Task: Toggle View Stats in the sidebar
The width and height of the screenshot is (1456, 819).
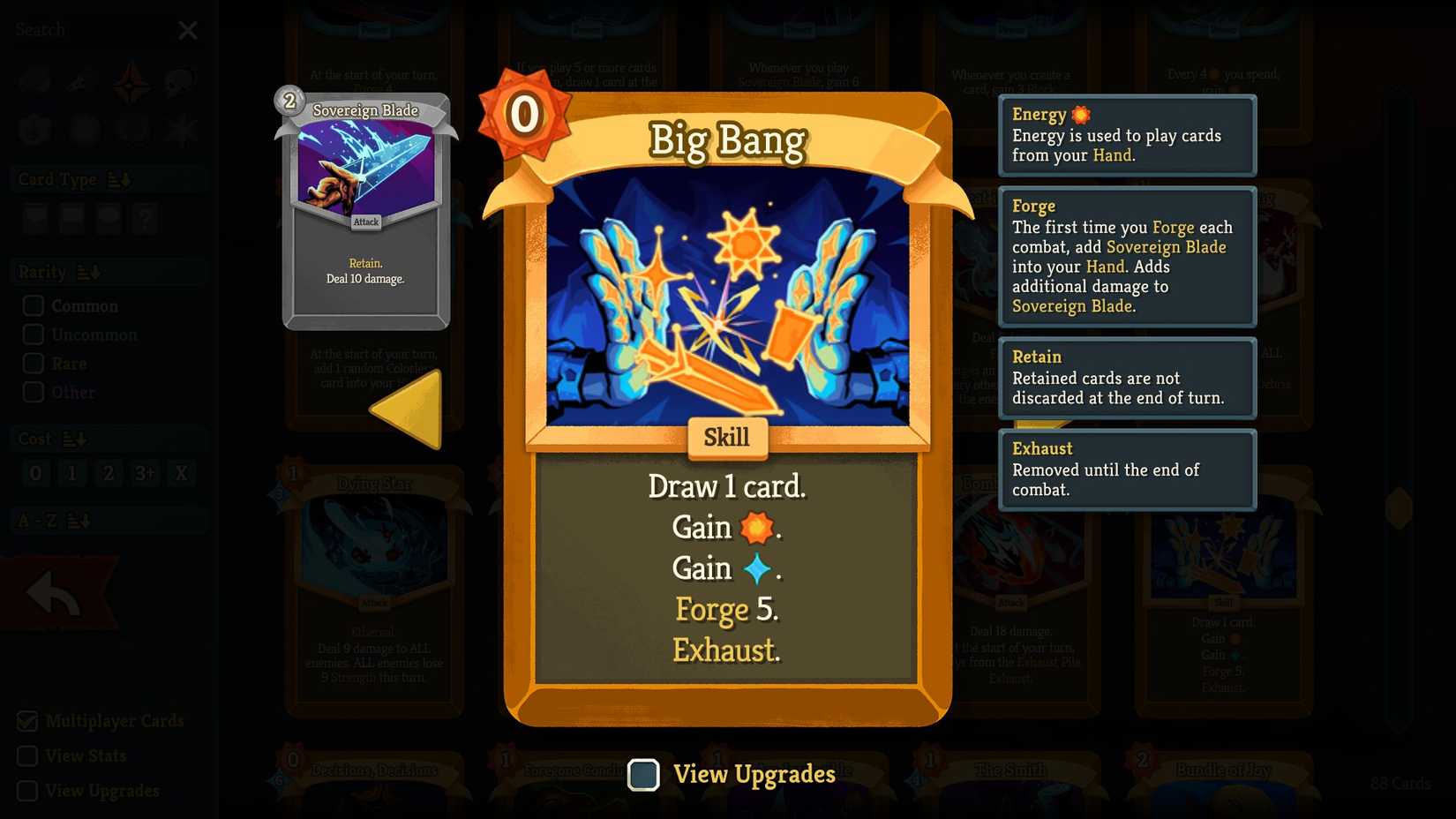Action: pos(29,755)
